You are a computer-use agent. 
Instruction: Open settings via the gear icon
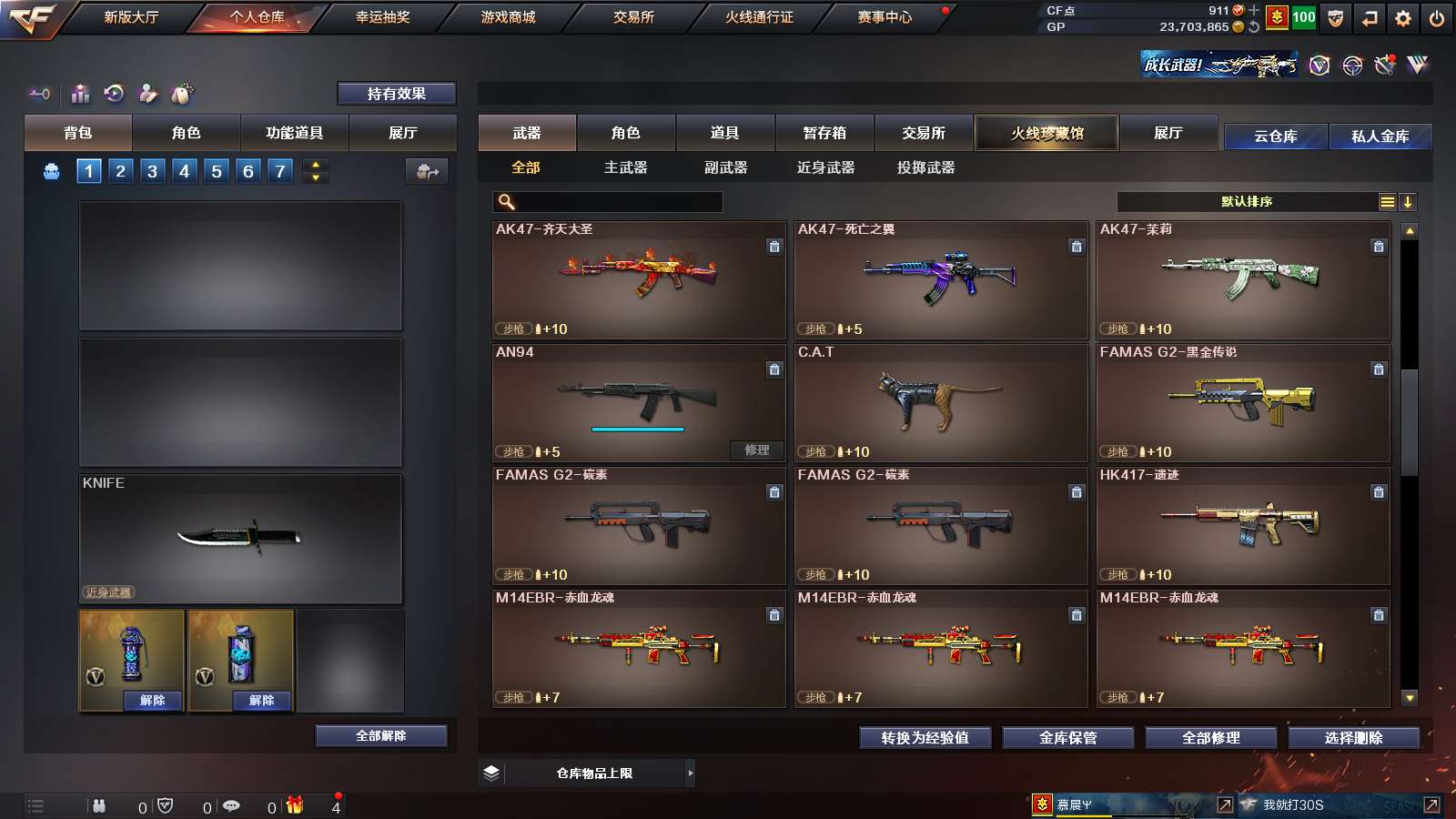point(1402,18)
